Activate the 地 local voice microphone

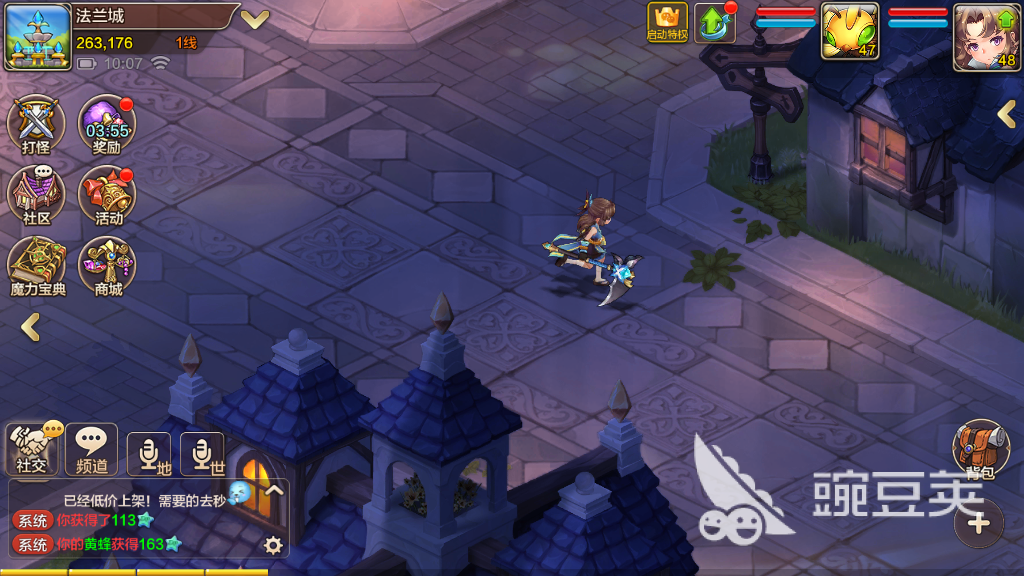tap(149, 454)
